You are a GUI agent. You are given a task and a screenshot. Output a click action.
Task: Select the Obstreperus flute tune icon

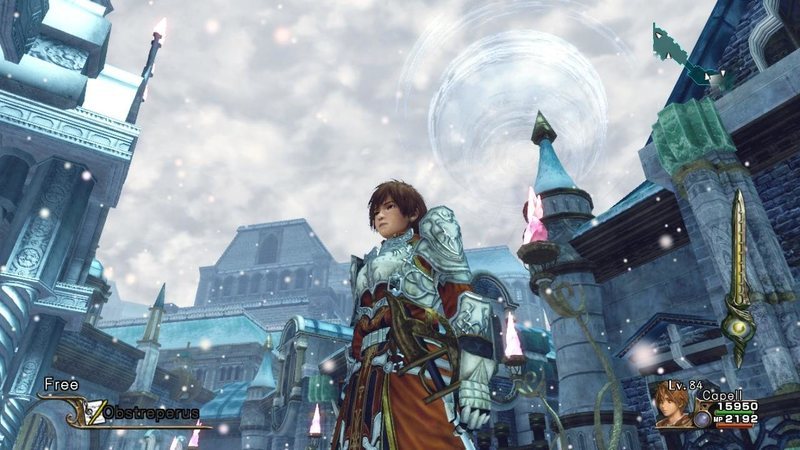(97, 411)
